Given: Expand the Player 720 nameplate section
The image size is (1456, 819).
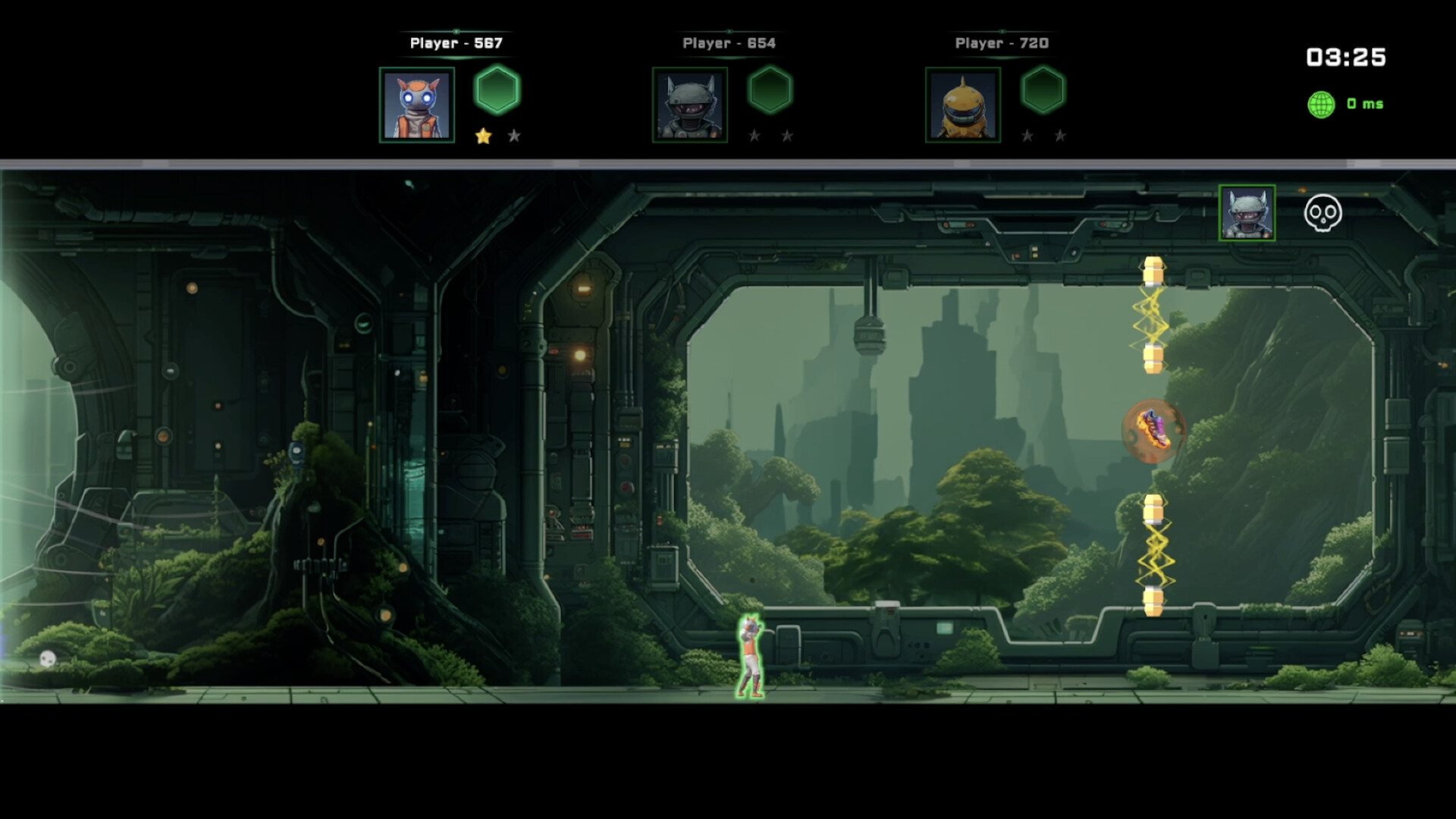Looking at the screenshot, I should pos(1001,43).
